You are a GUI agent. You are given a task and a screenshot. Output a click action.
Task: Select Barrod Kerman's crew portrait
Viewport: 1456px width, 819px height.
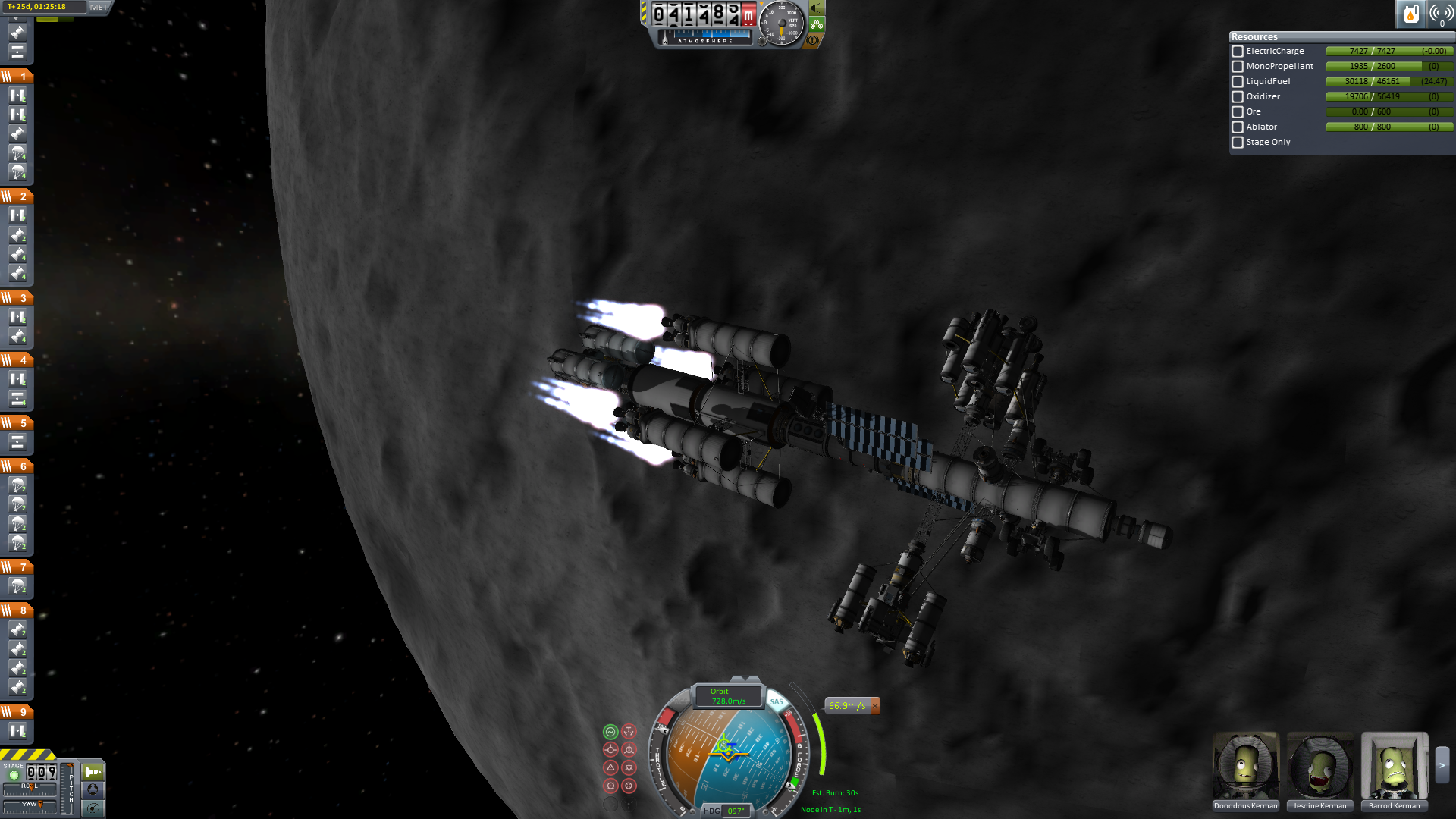(x=1395, y=766)
